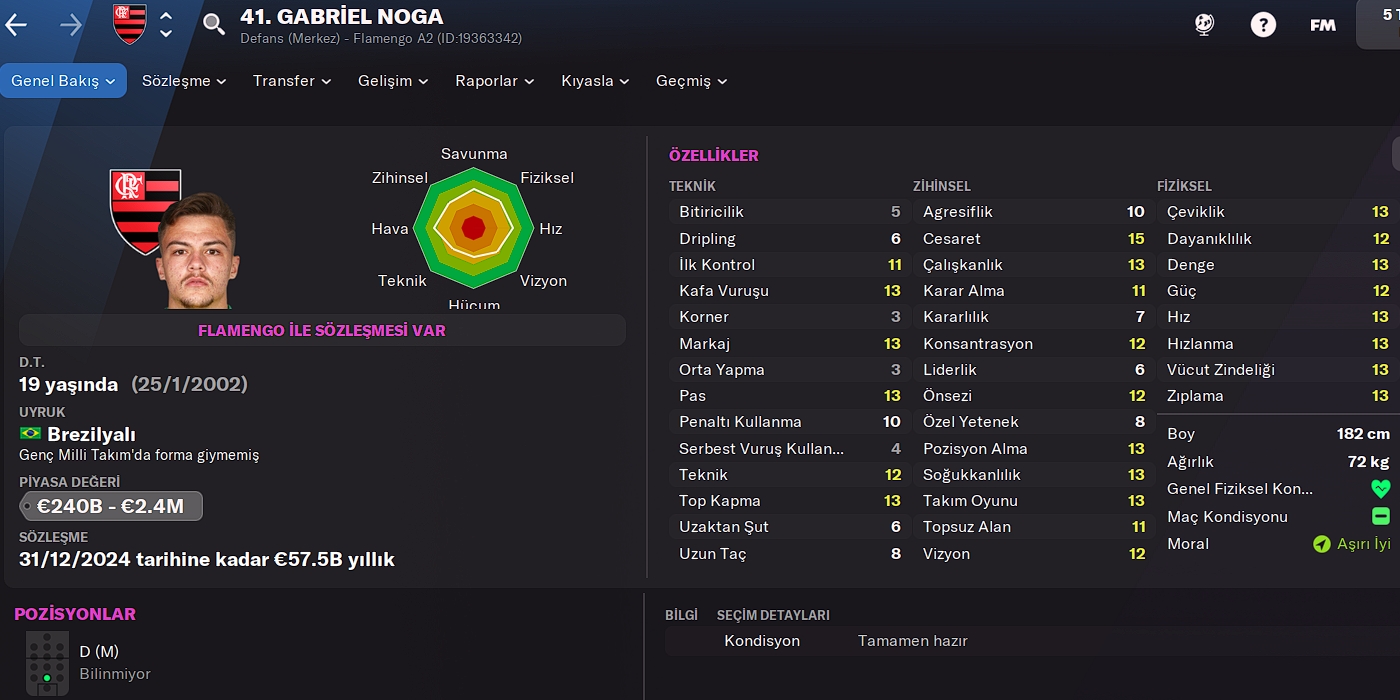Show the Gelişim menu

pos(393,81)
